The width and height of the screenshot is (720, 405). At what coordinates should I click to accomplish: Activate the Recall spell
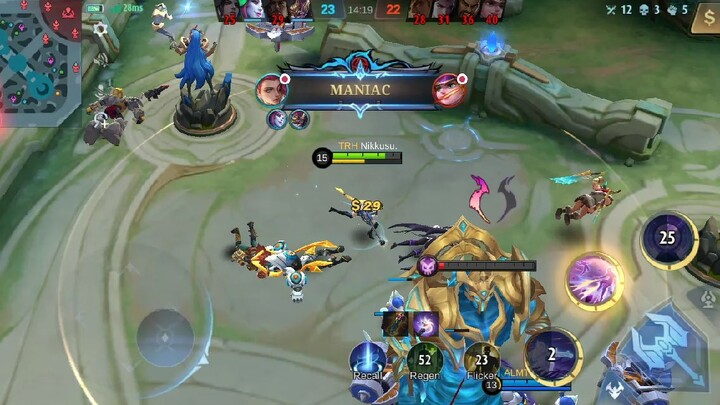[x=367, y=359]
